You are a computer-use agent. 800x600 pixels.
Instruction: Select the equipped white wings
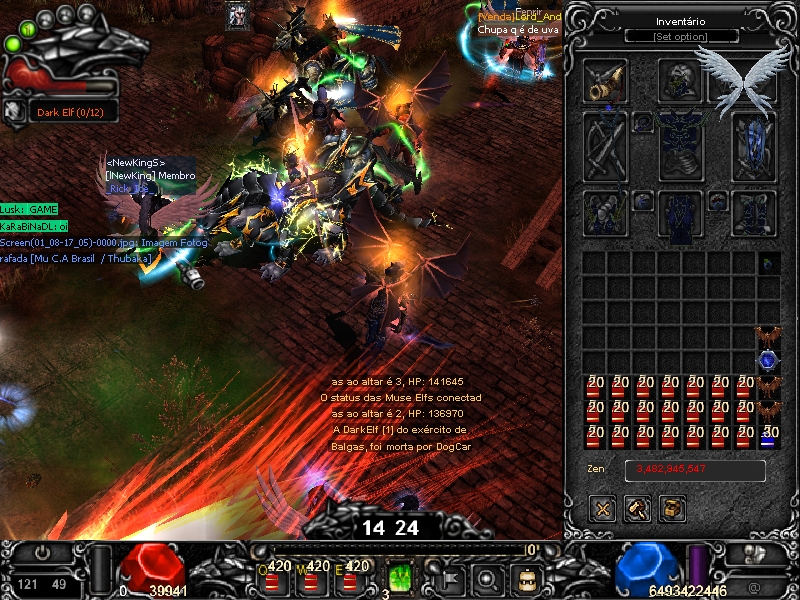click(742, 78)
